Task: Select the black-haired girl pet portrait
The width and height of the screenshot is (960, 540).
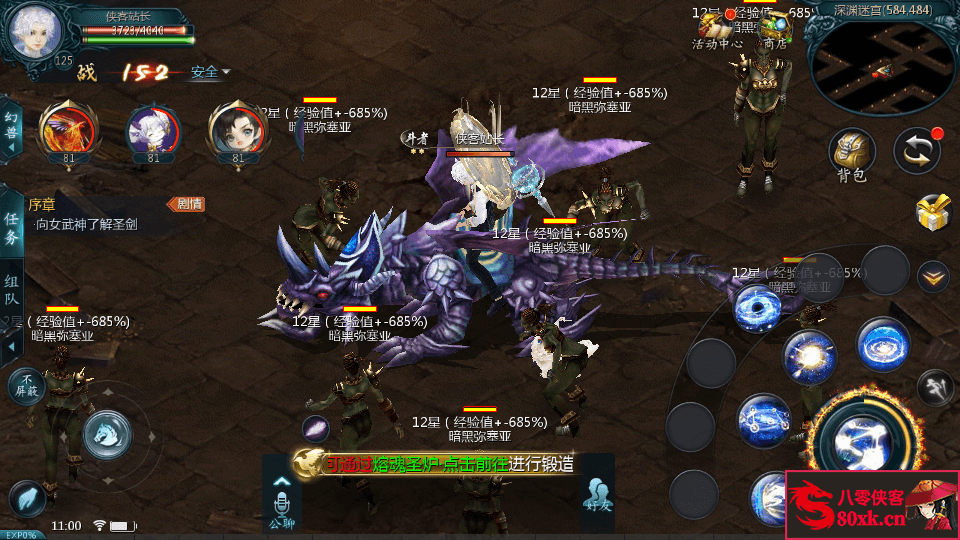Action: click(x=238, y=129)
